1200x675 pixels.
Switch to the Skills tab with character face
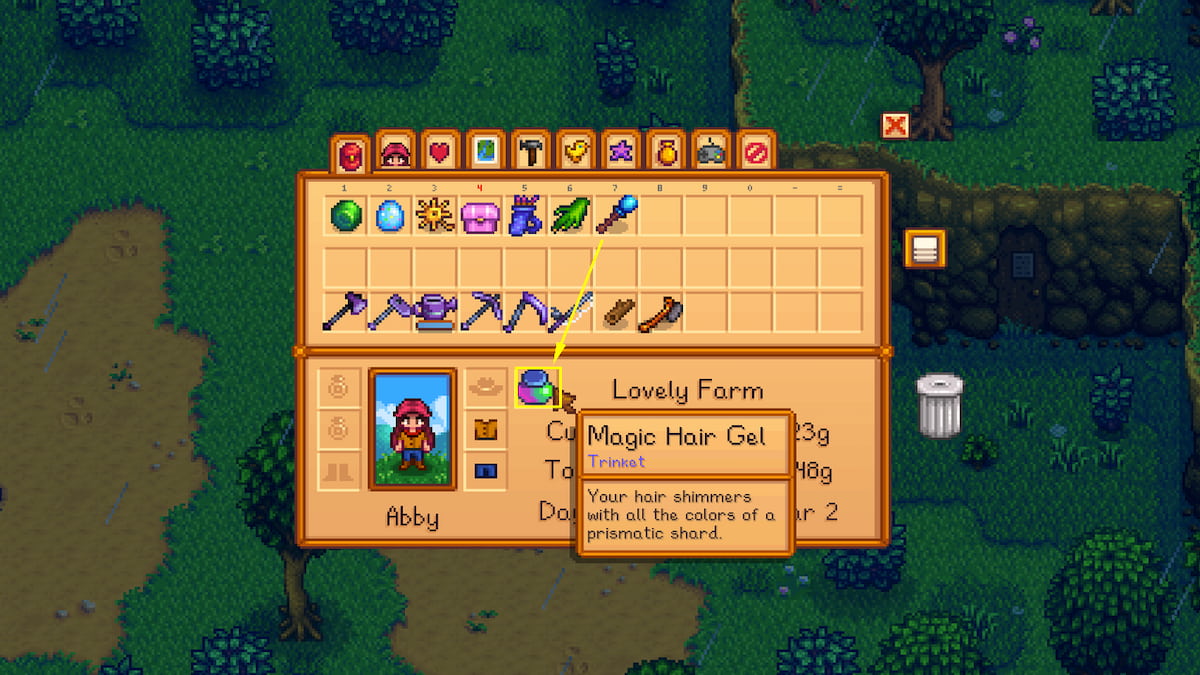(x=396, y=153)
